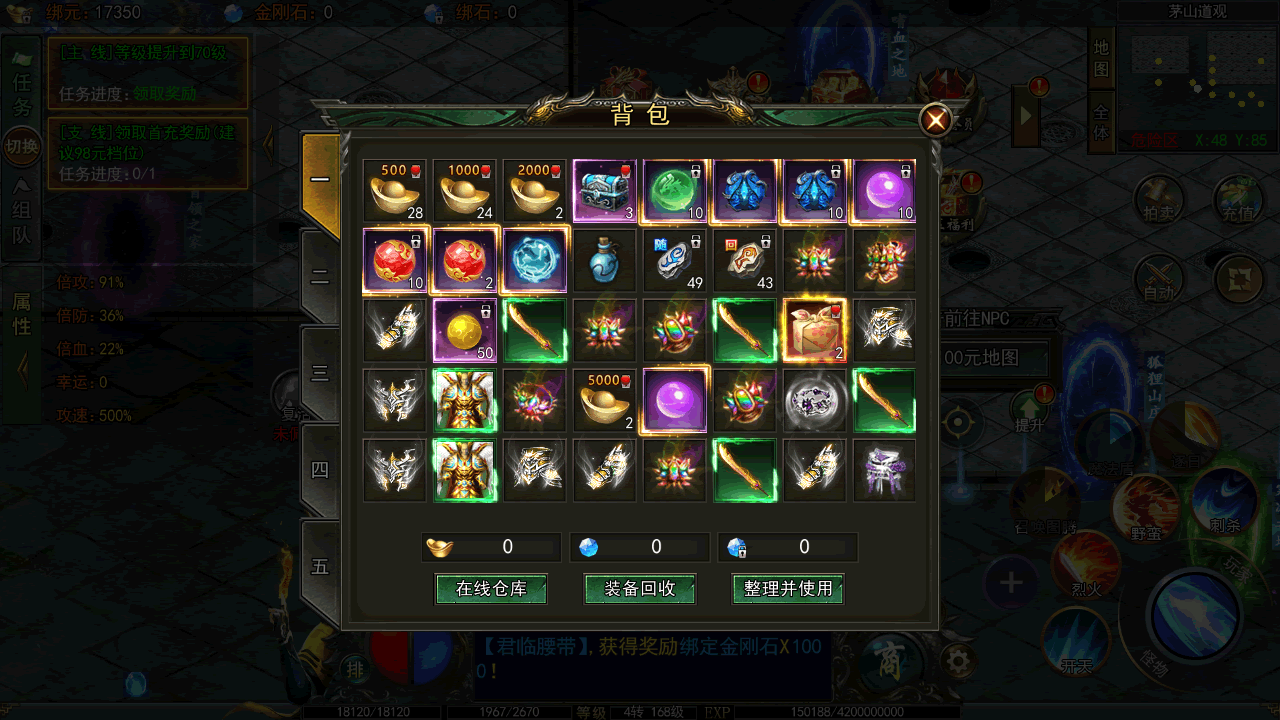Viewport: 1280px width, 720px height.
Task: Open bag page 四
Action: point(320,469)
